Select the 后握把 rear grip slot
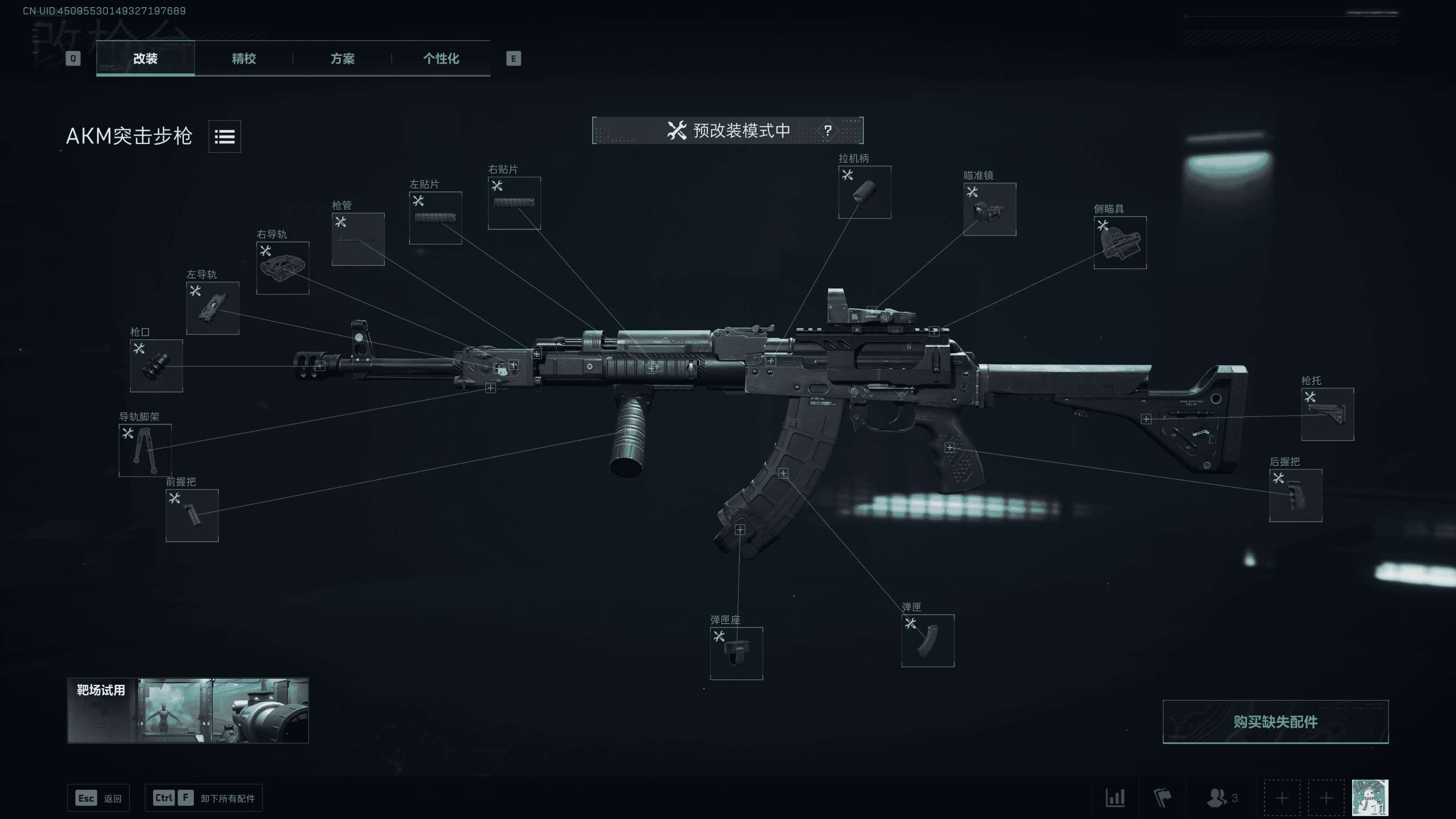 coord(1295,495)
